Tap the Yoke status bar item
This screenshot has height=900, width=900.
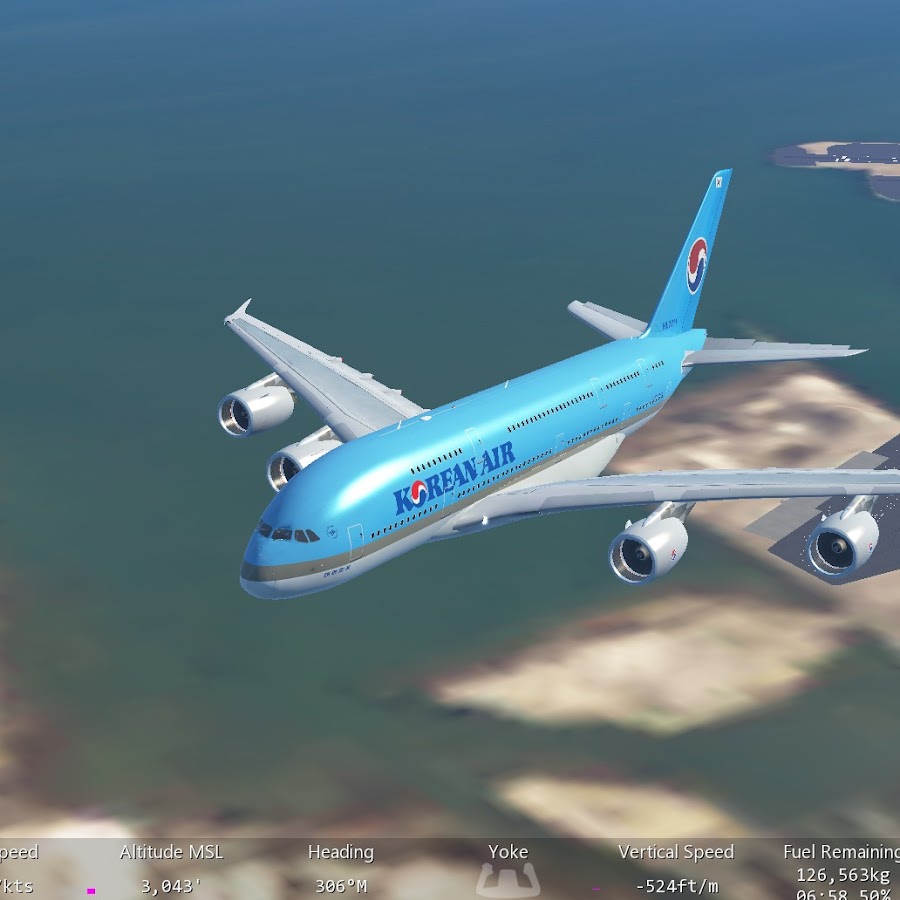pyautogui.click(x=508, y=869)
